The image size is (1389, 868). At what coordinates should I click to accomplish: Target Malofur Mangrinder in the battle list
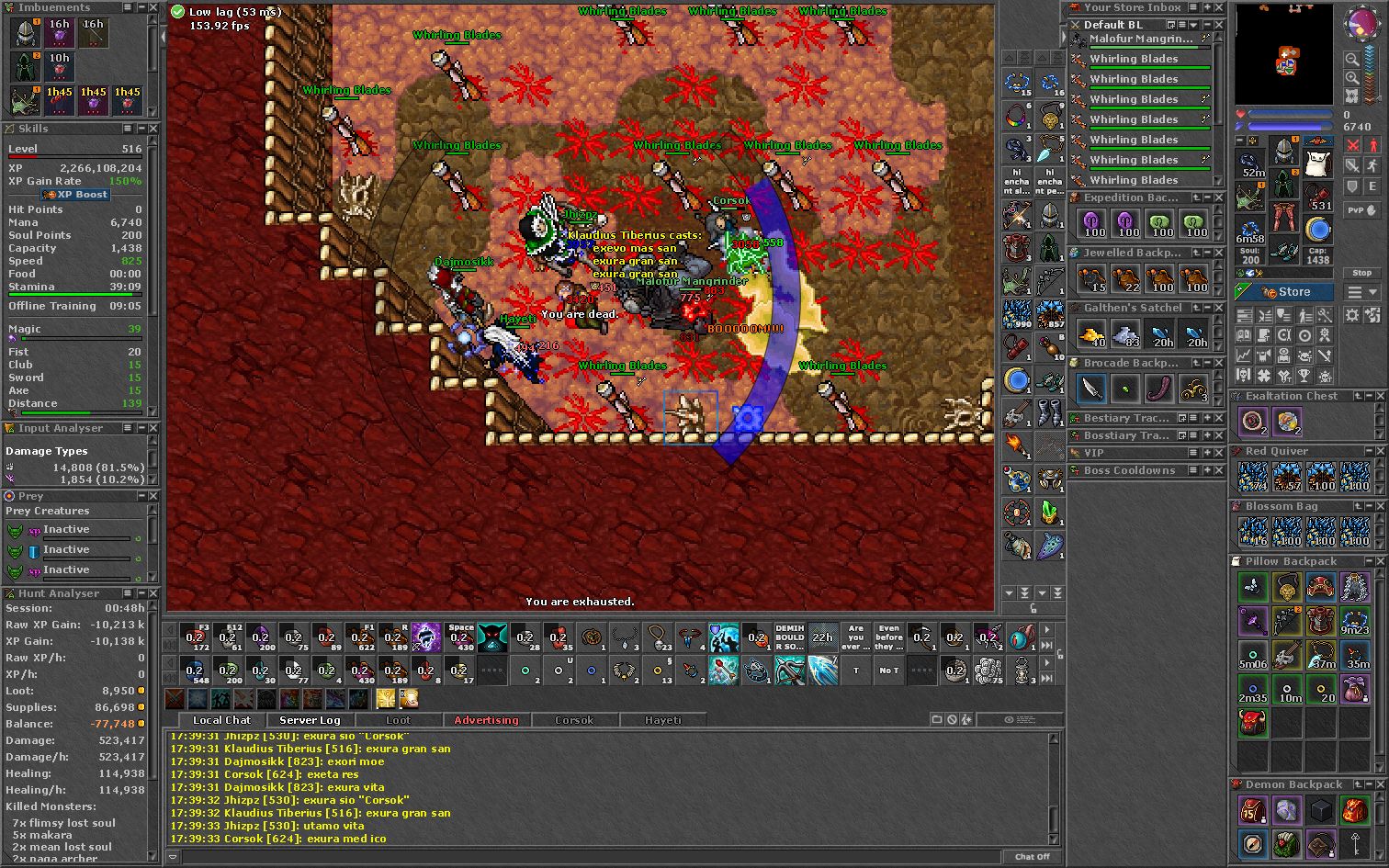pos(1141,39)
